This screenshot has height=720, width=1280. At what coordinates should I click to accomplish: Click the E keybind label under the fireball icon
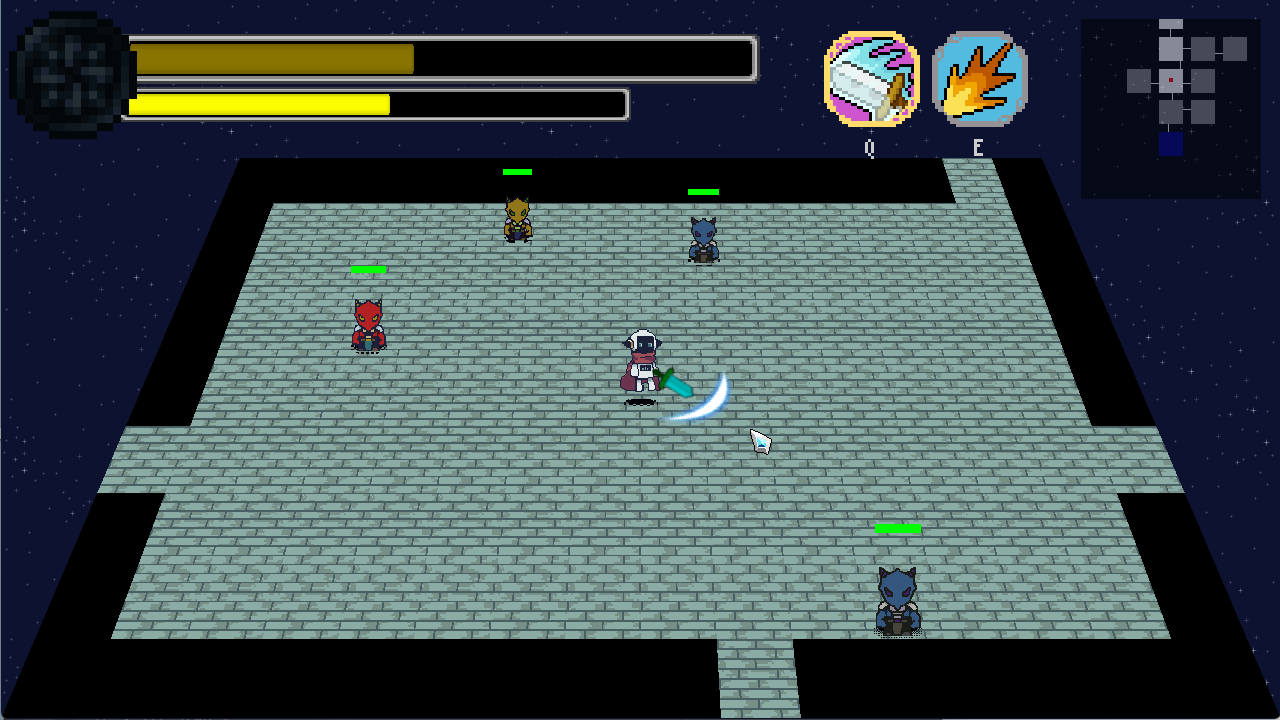click(x=977, y=146)
